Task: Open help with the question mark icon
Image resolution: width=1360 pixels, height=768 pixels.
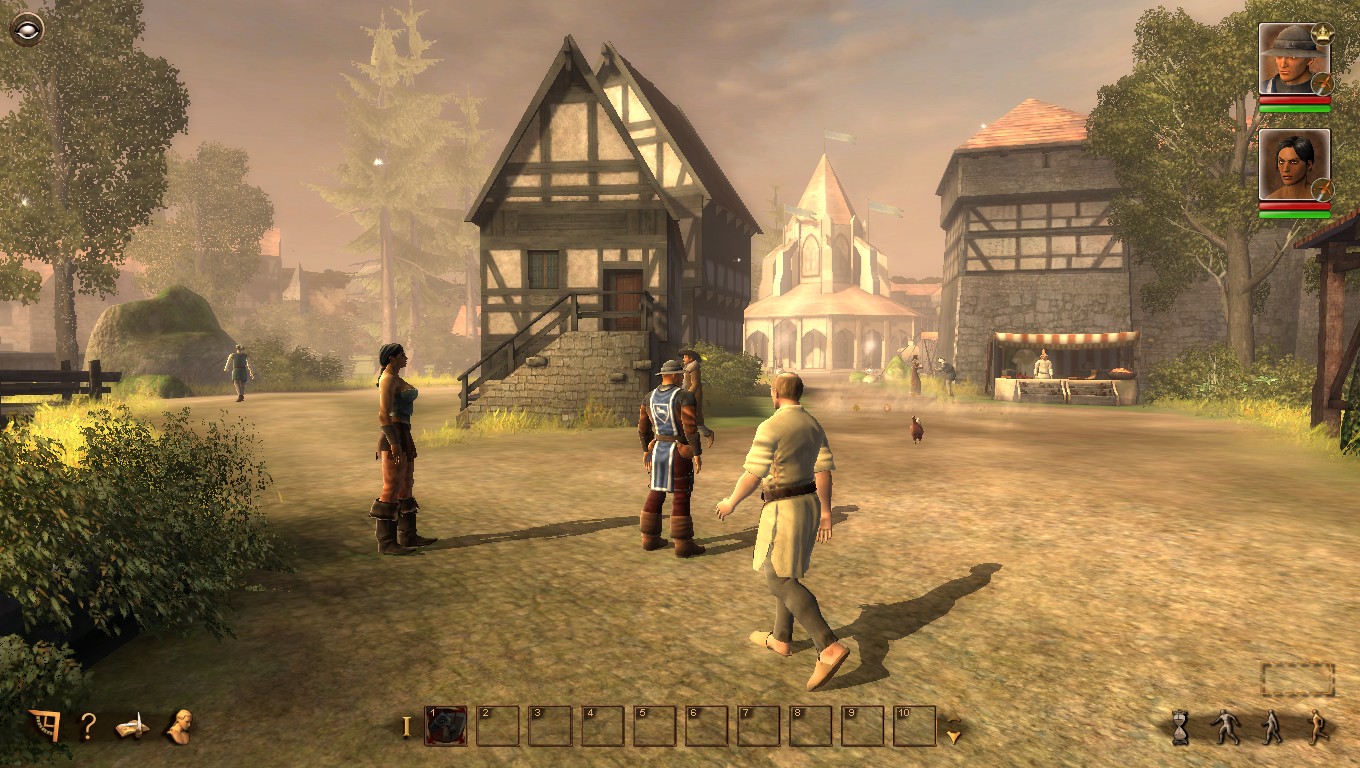Action: 88,726
